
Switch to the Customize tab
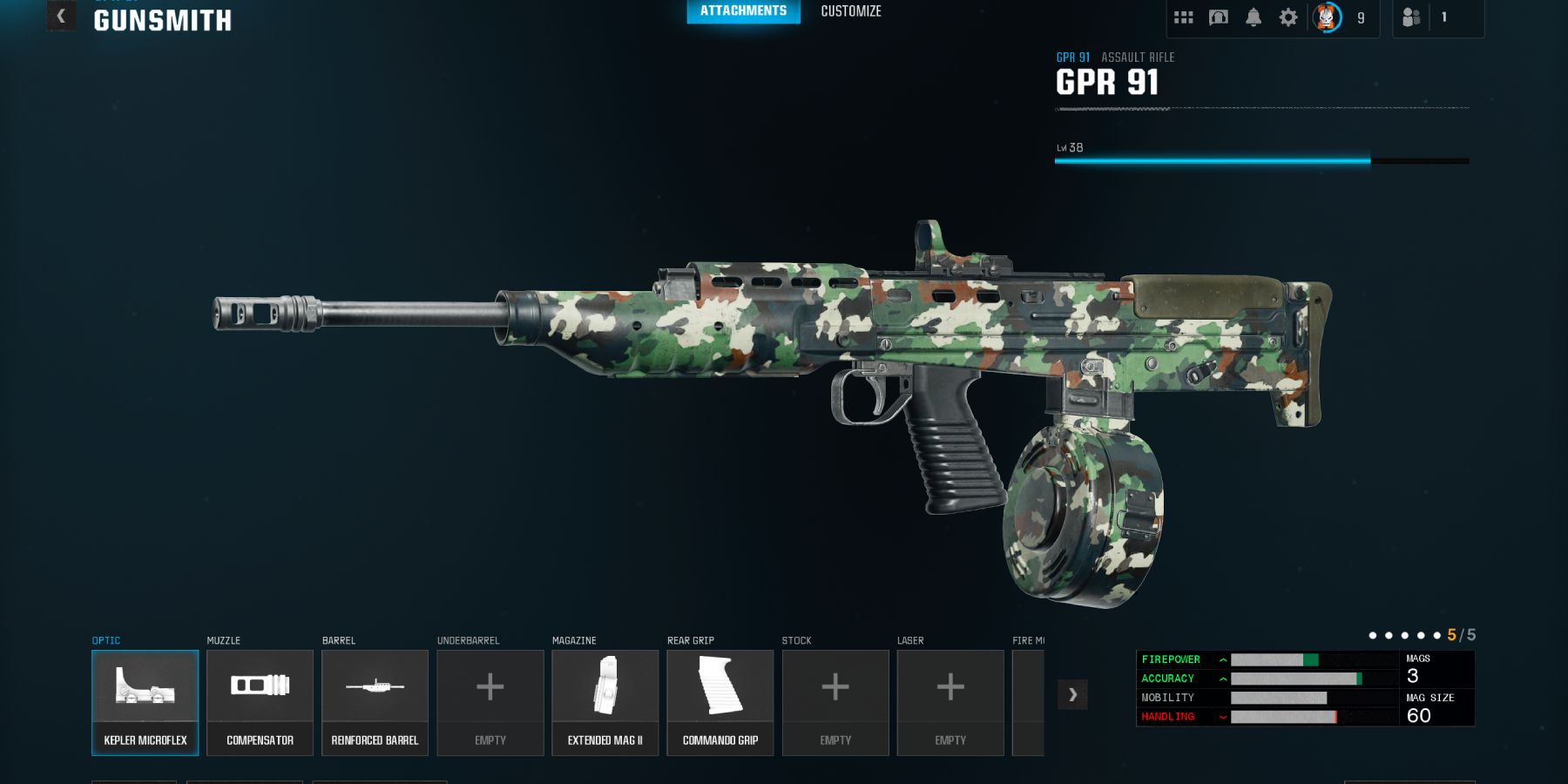(x=851, y=11)
